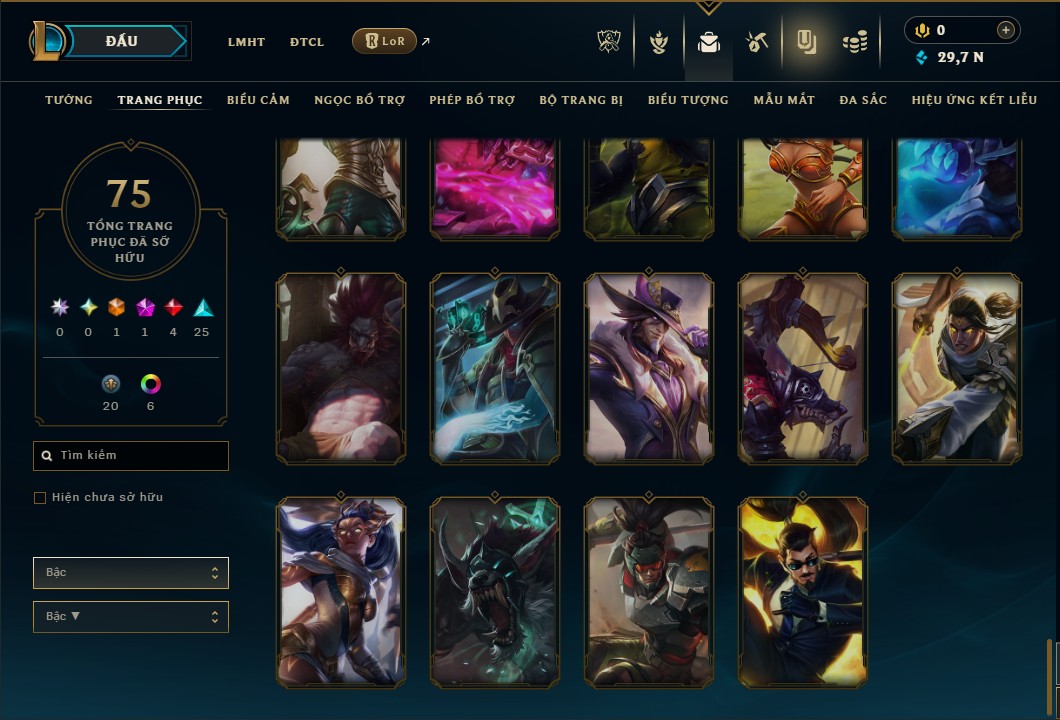
Task: Click the plus button to buy currency
Action: click(1006, 30)
